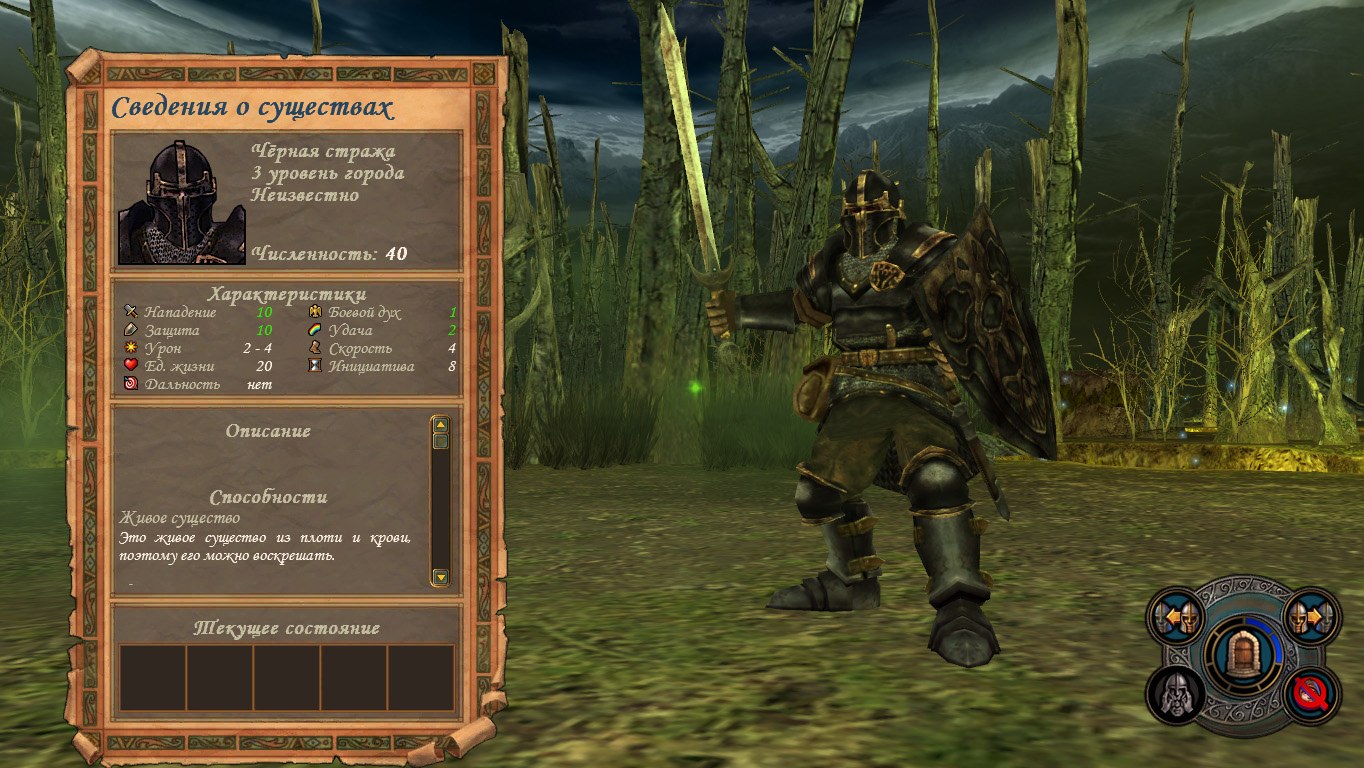This screenshot has height=768, width=1364.
Task: Click the Чёрная стража creature portrait
Action: pyautogui.click(x=181, y=203)
